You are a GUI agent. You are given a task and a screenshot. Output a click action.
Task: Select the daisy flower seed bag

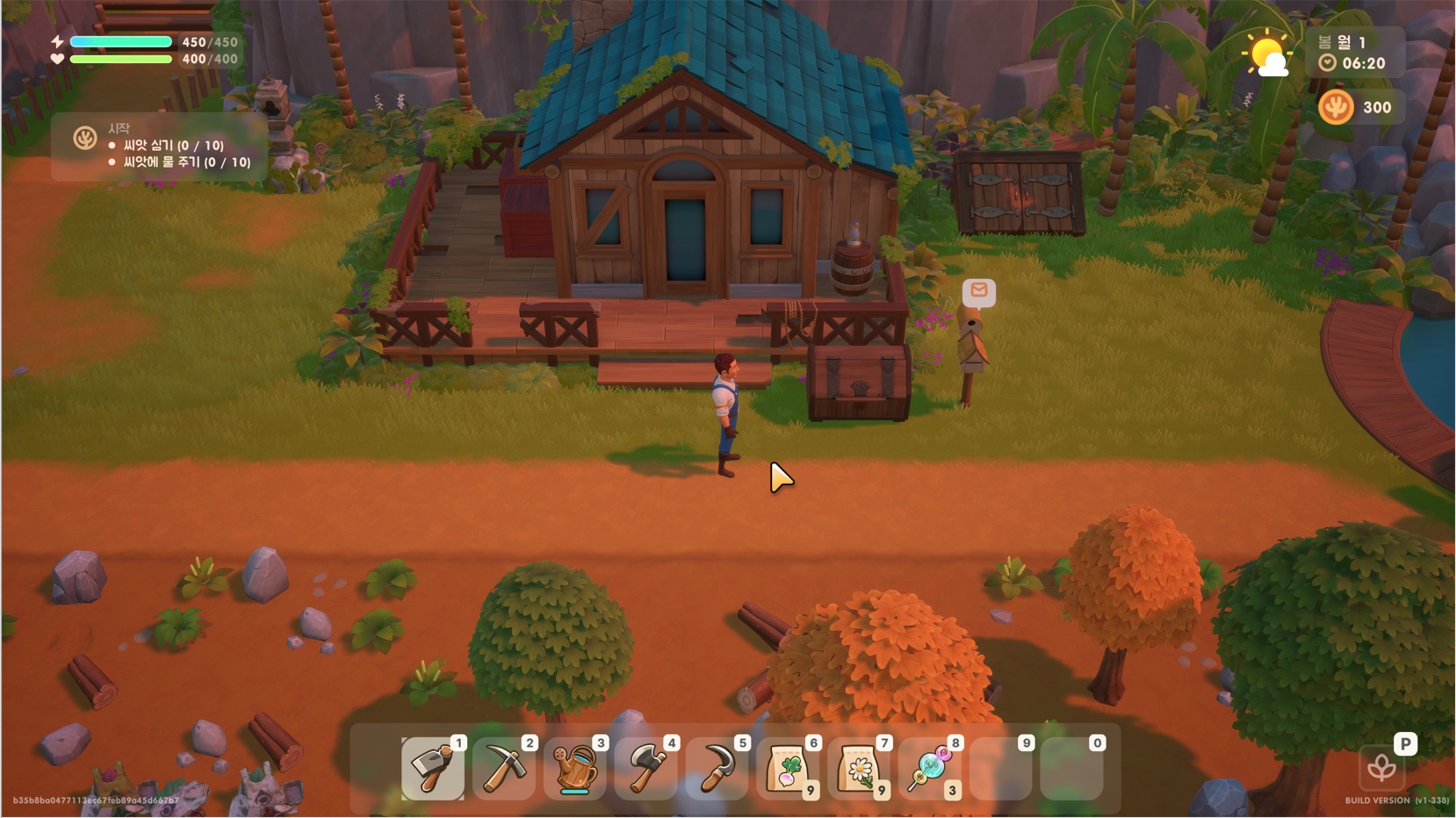(x=860, y=769)
